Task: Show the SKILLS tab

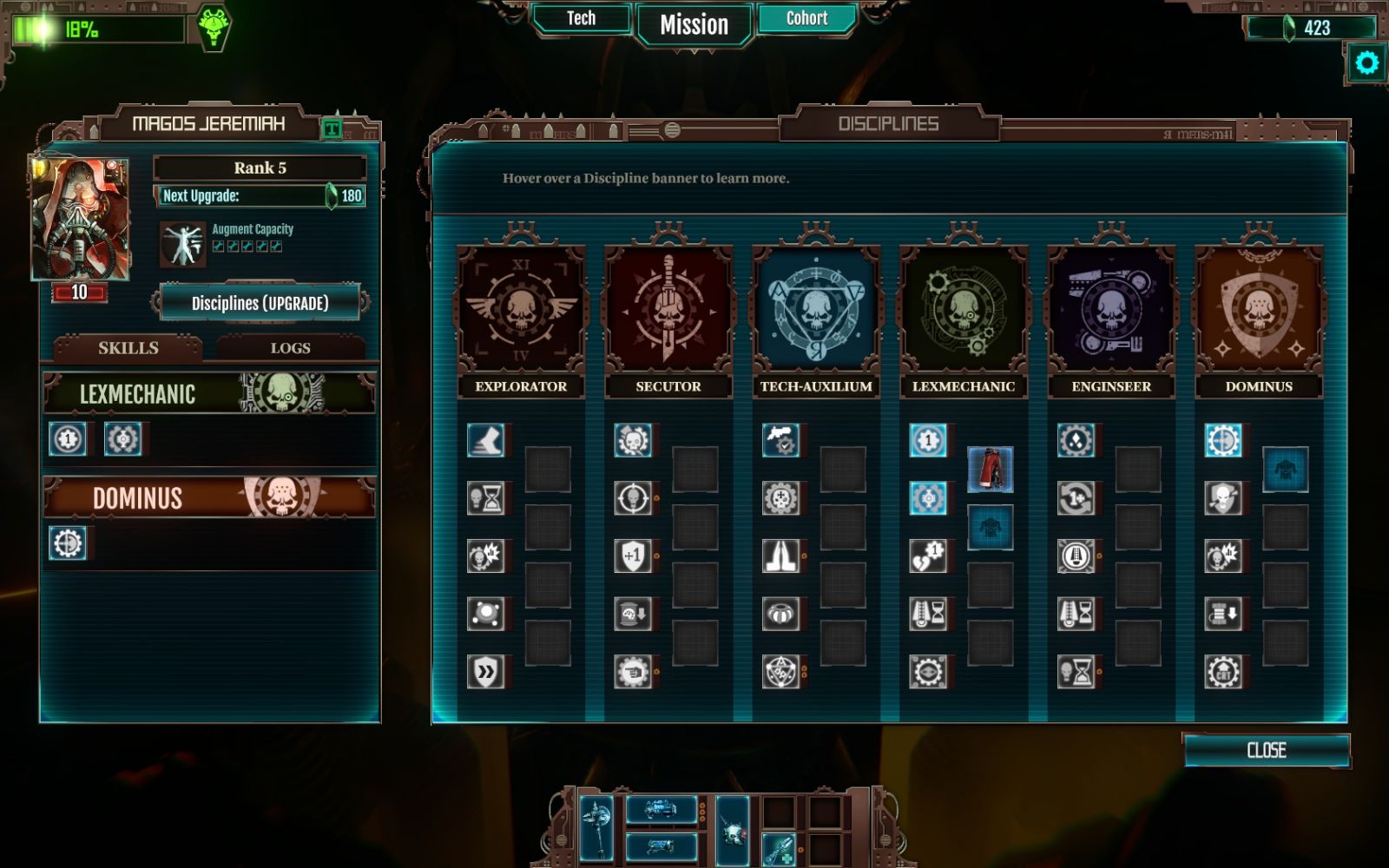Action: click(128, 348)
